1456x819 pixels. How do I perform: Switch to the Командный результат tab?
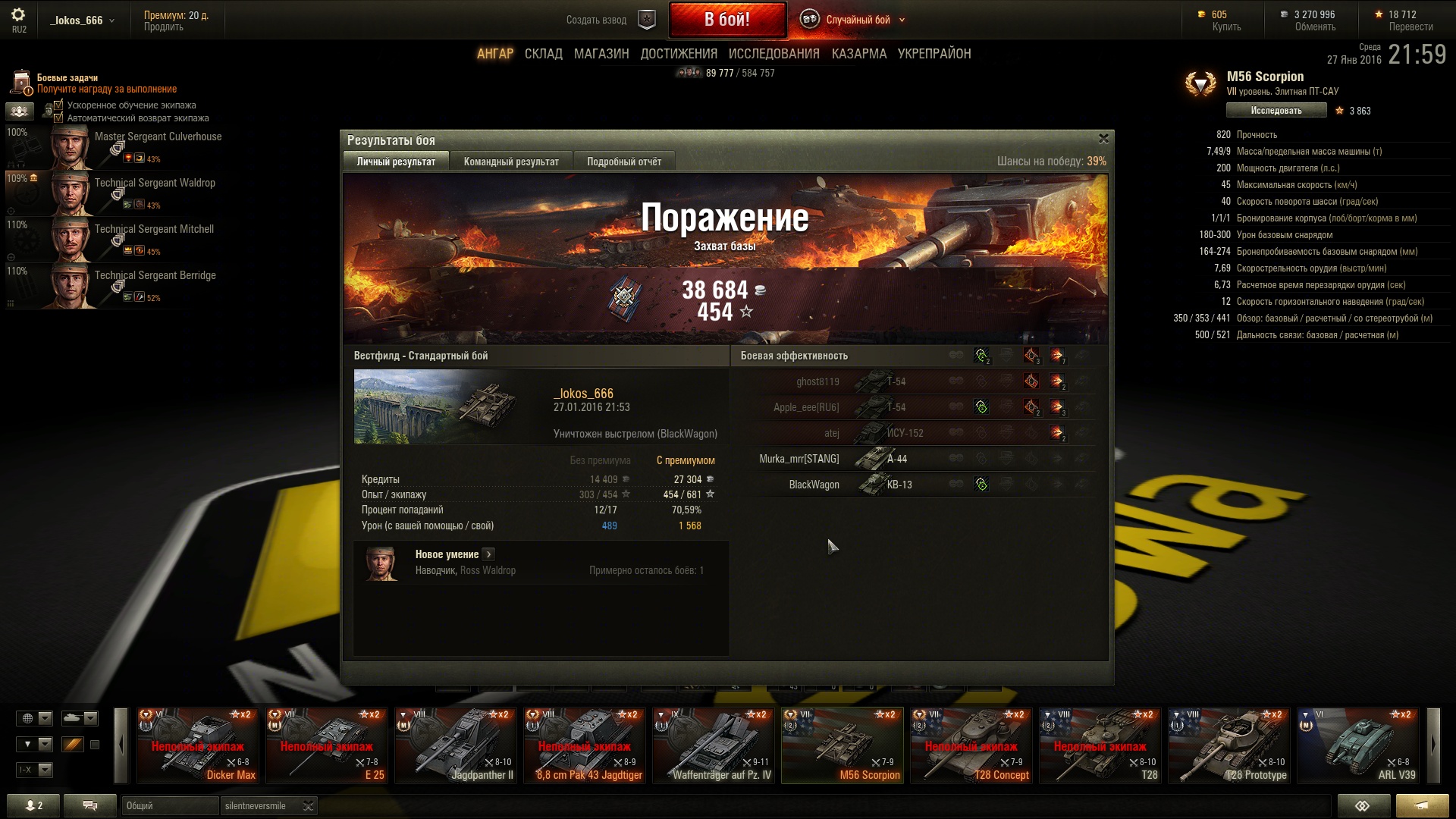511,162
